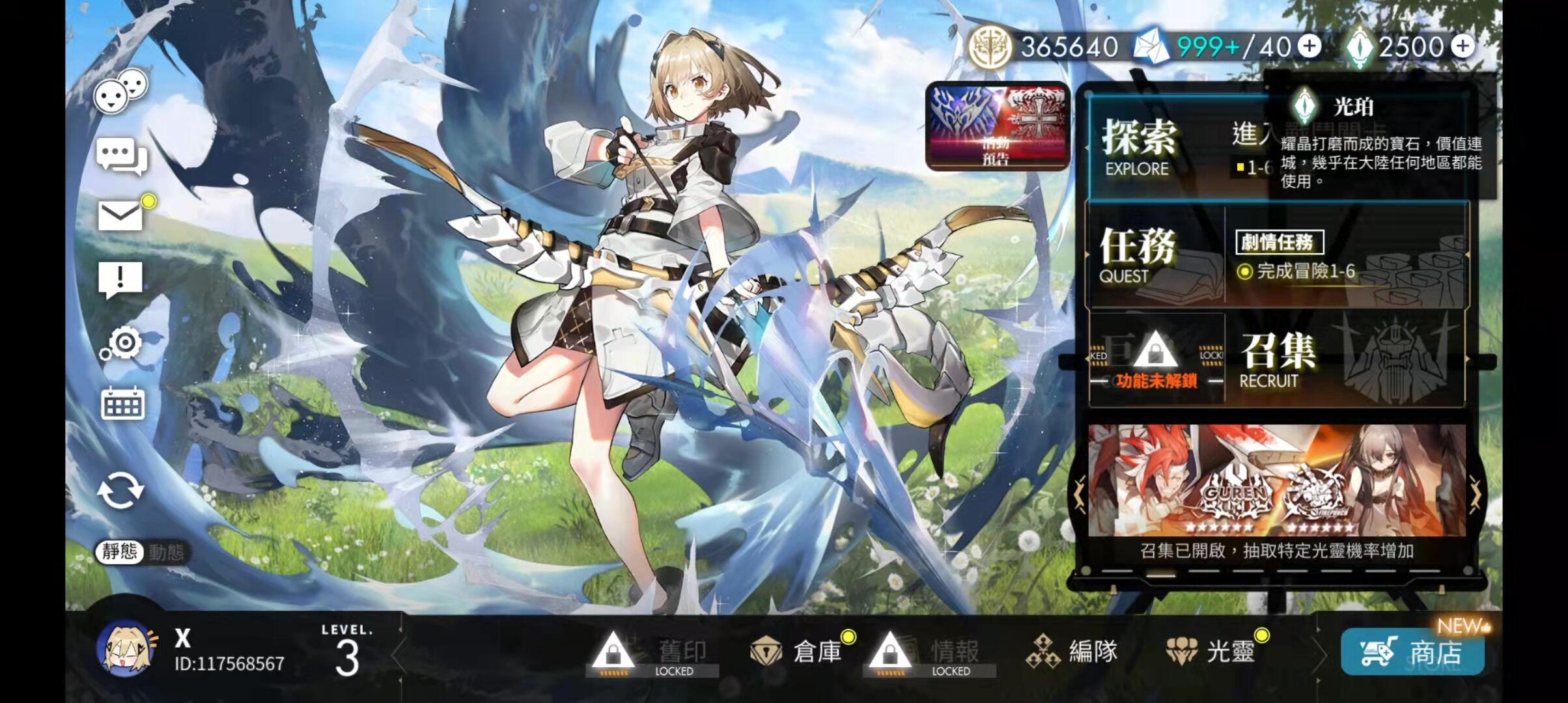Open the Aurorian (光靈) roster
This screenshot has height=703, width=1568.
click(1211, 651)
